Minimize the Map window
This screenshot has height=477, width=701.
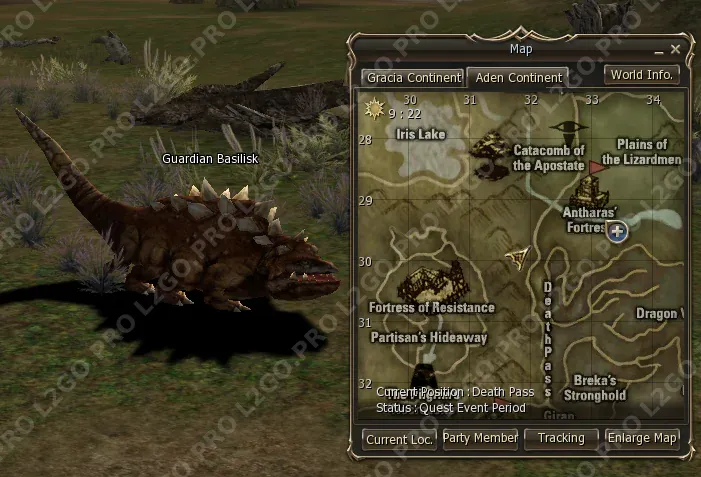pos(659,50)
